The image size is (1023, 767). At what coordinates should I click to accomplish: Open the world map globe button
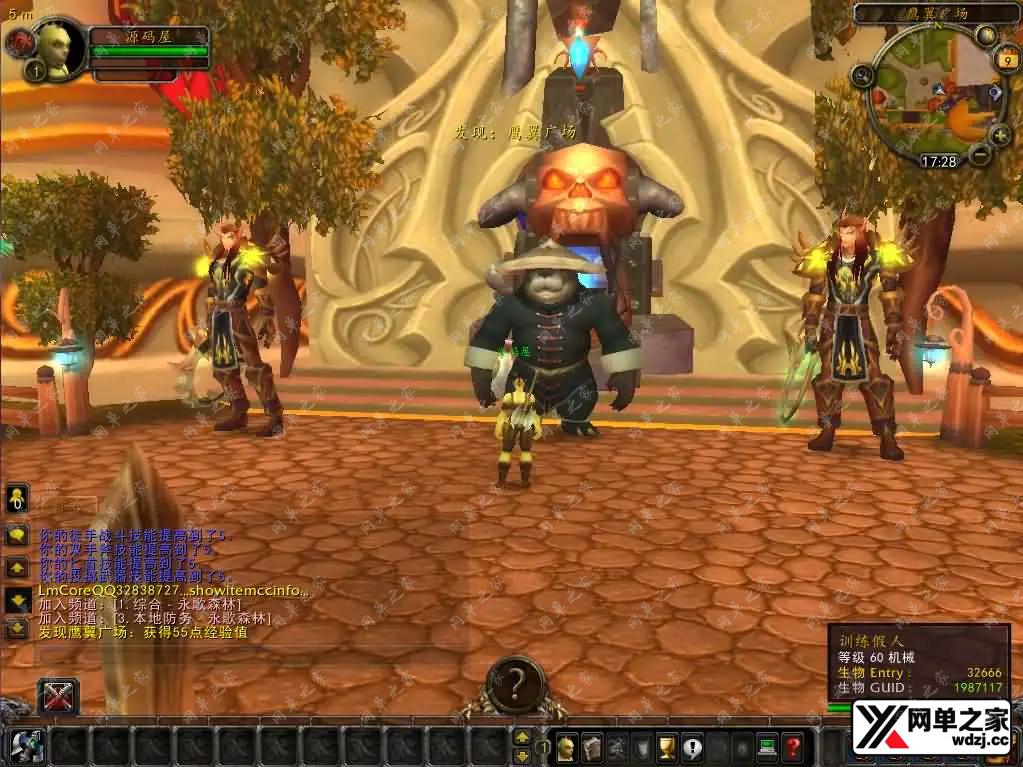[987, 35]
